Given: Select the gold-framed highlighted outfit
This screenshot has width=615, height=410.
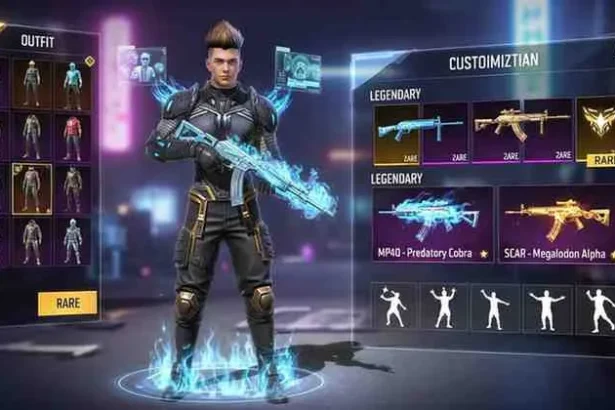Looking at the screenshot, I should (30, 188).
